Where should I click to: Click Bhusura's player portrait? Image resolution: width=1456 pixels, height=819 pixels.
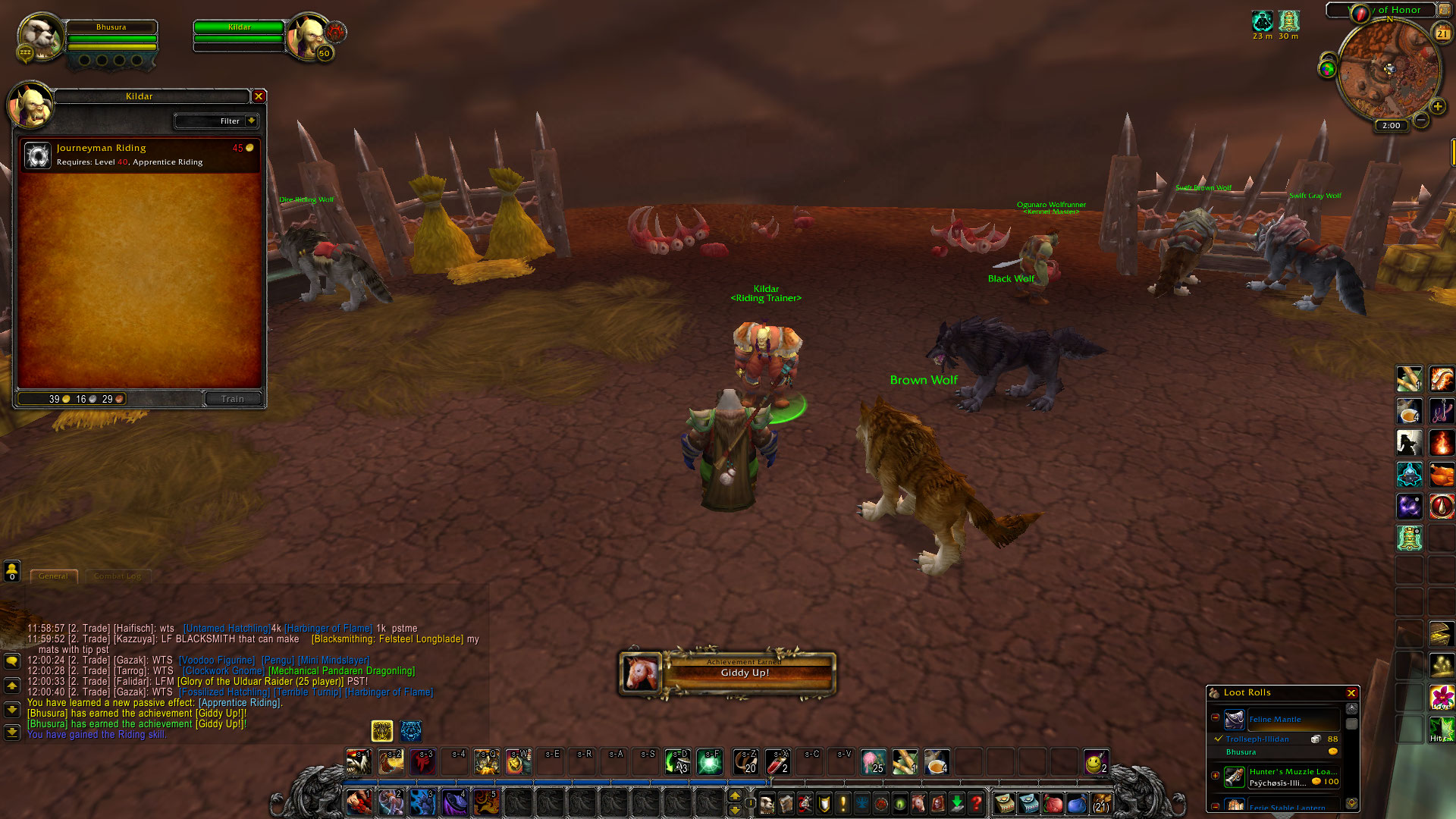click(x=39, y=36)
